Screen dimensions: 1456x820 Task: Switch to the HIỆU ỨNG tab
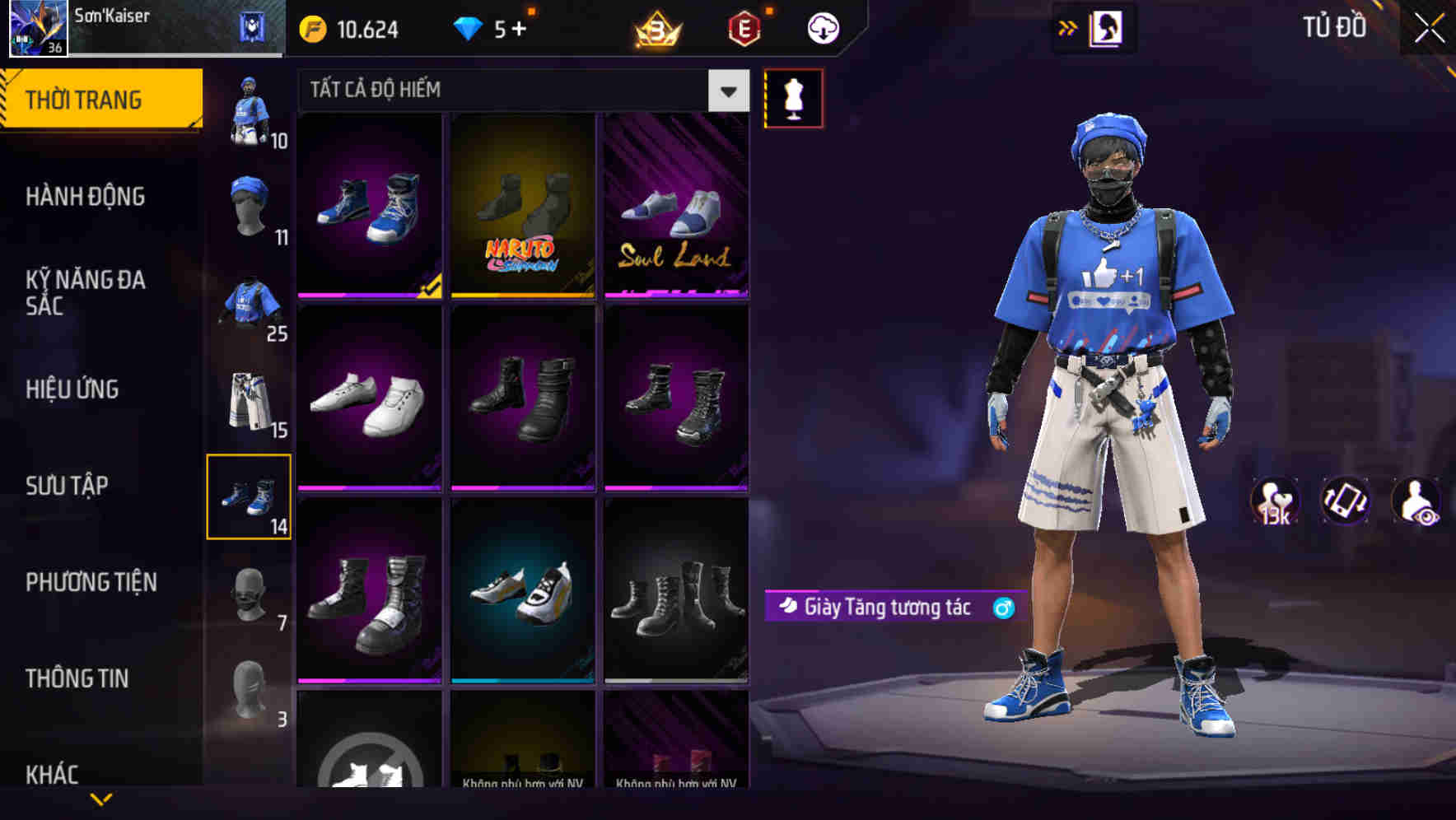[x=70, y=389]
